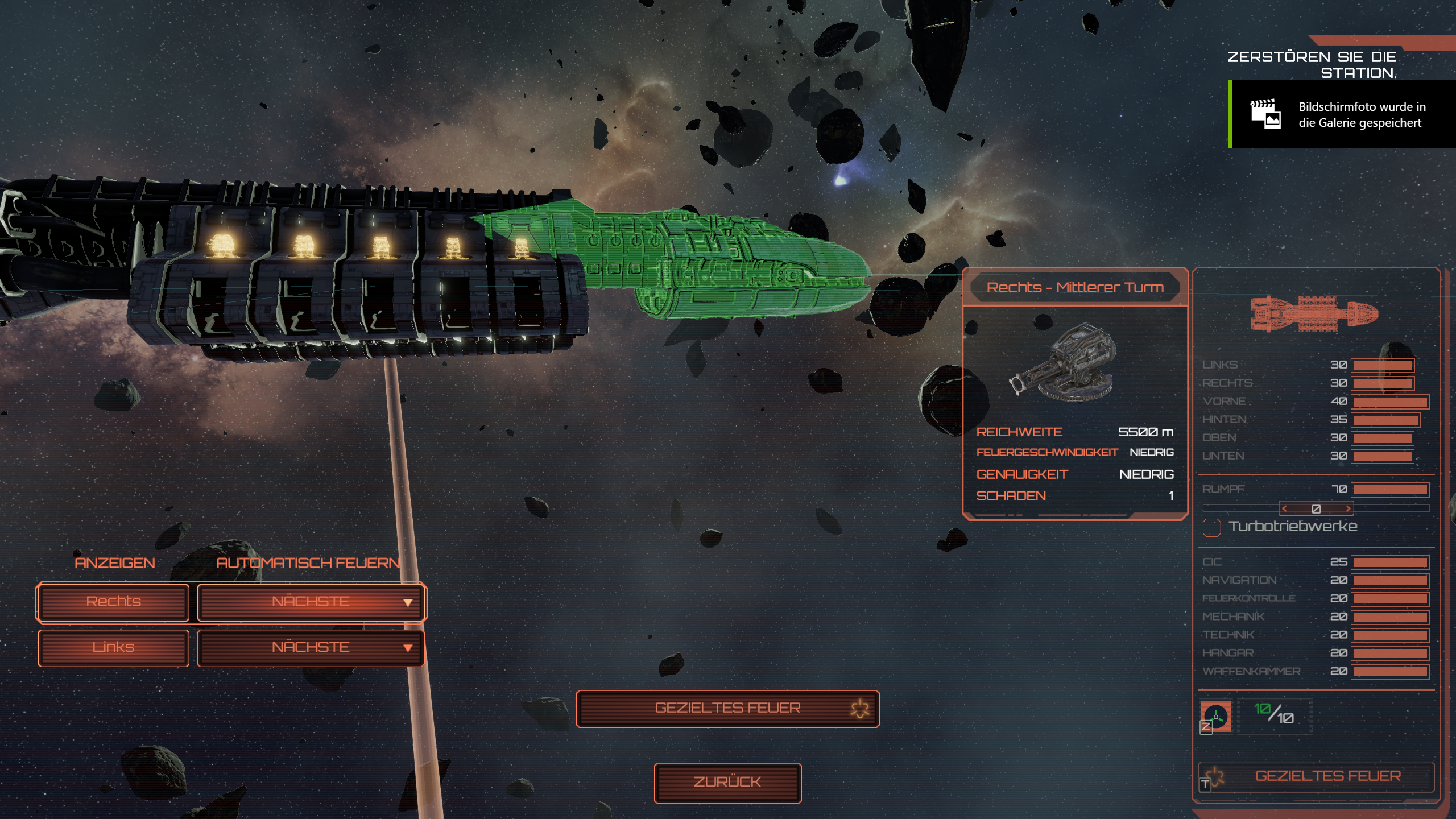
Task: Toggle the Turbotriebwerke checkbox
Action: (1211, 527)
